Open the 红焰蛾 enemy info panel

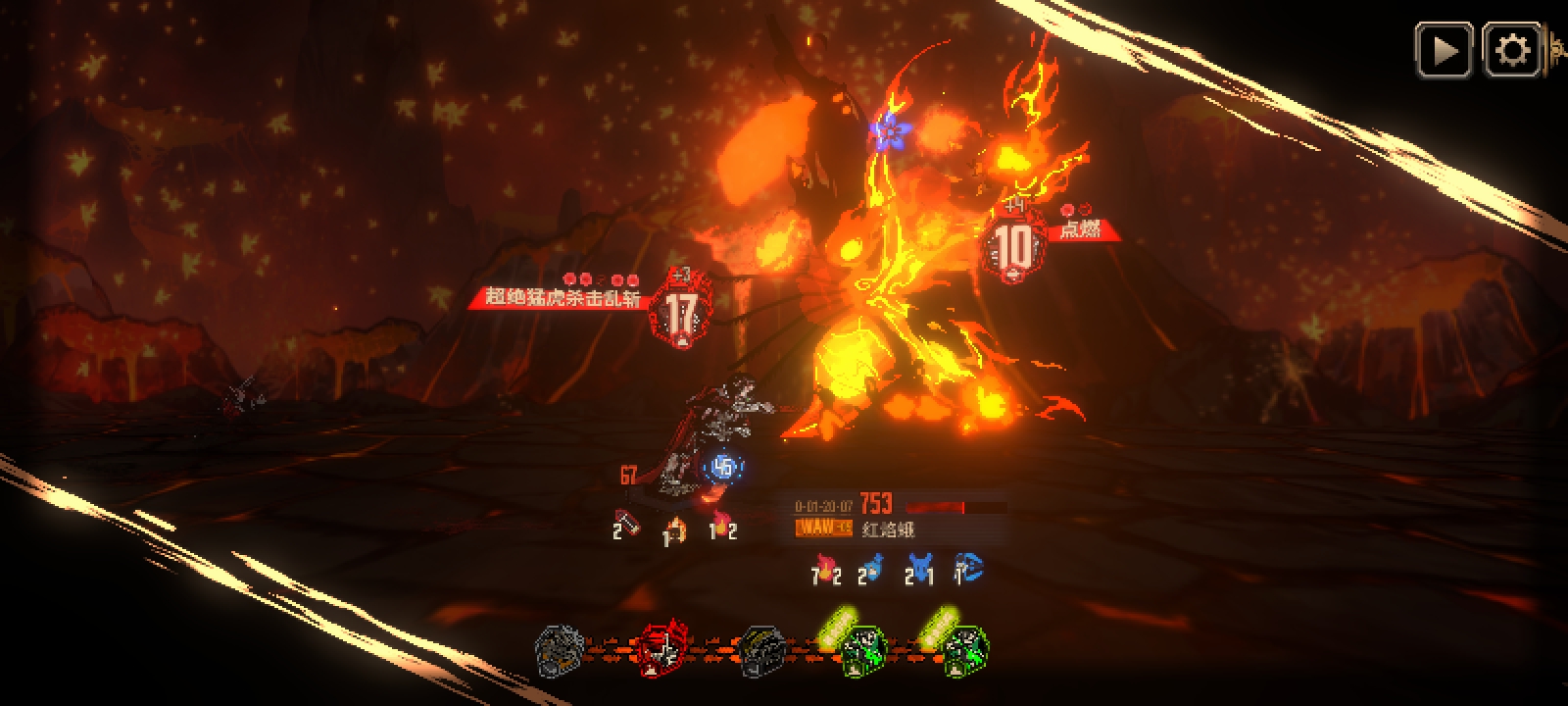pyautogui.click(x=887, y=529)
